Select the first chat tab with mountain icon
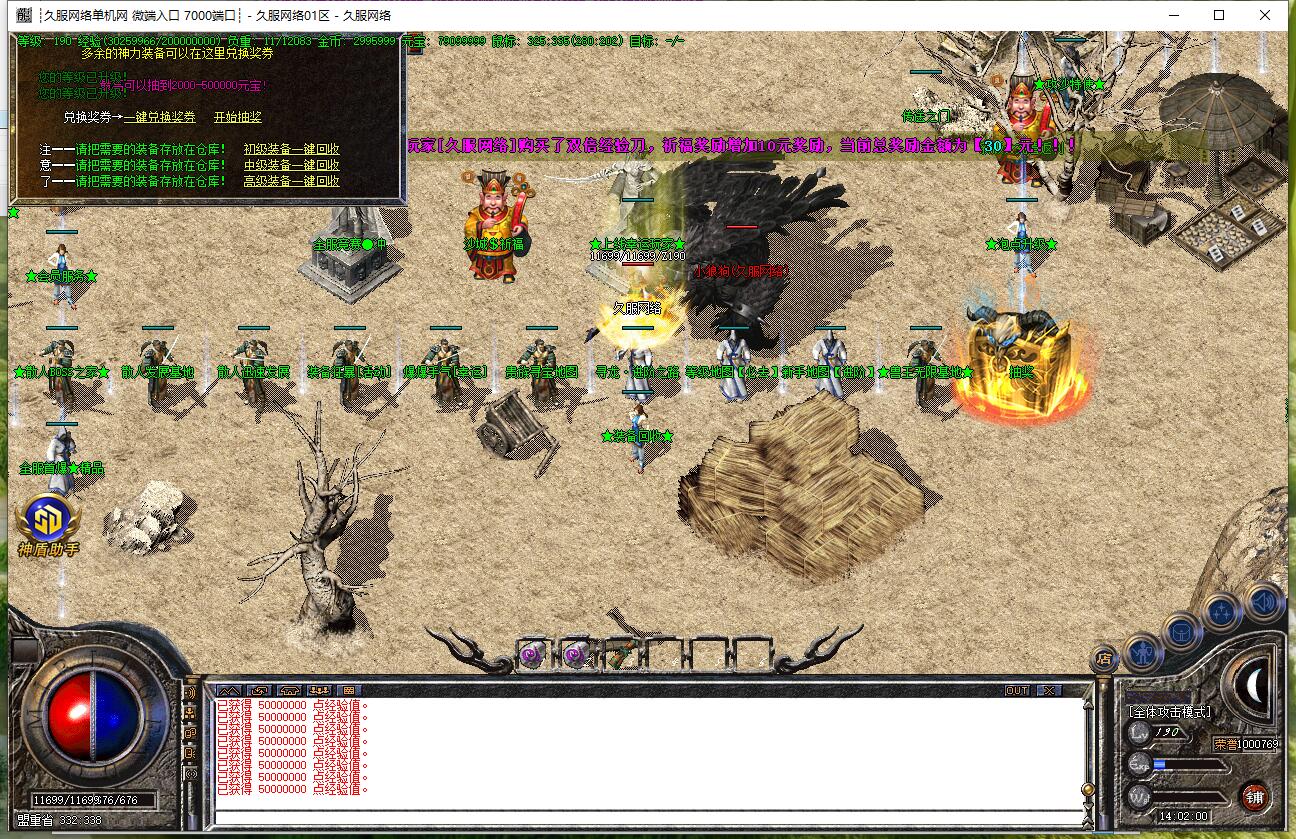Screen dimensions: 1296x839 (229, 690)
